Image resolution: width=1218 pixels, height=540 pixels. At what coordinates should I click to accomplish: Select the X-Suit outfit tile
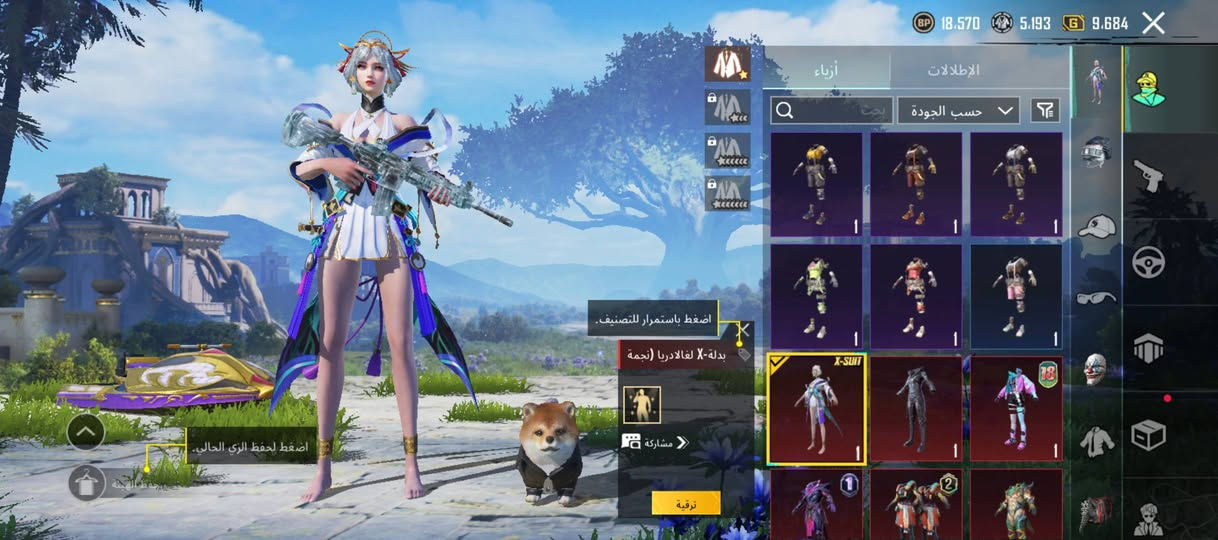click(816, 409)
